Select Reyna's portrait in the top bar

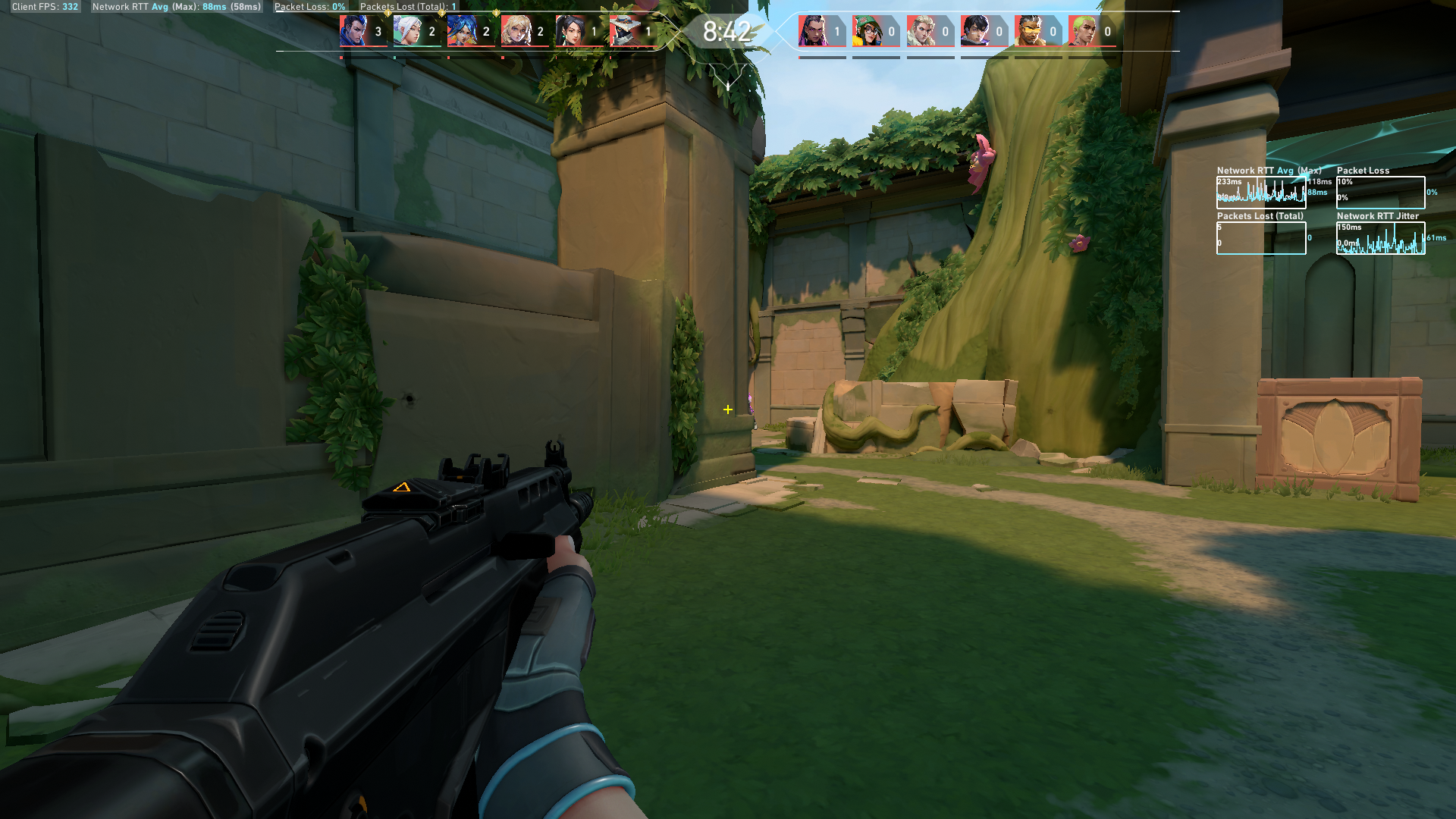(x=812, y=31)
